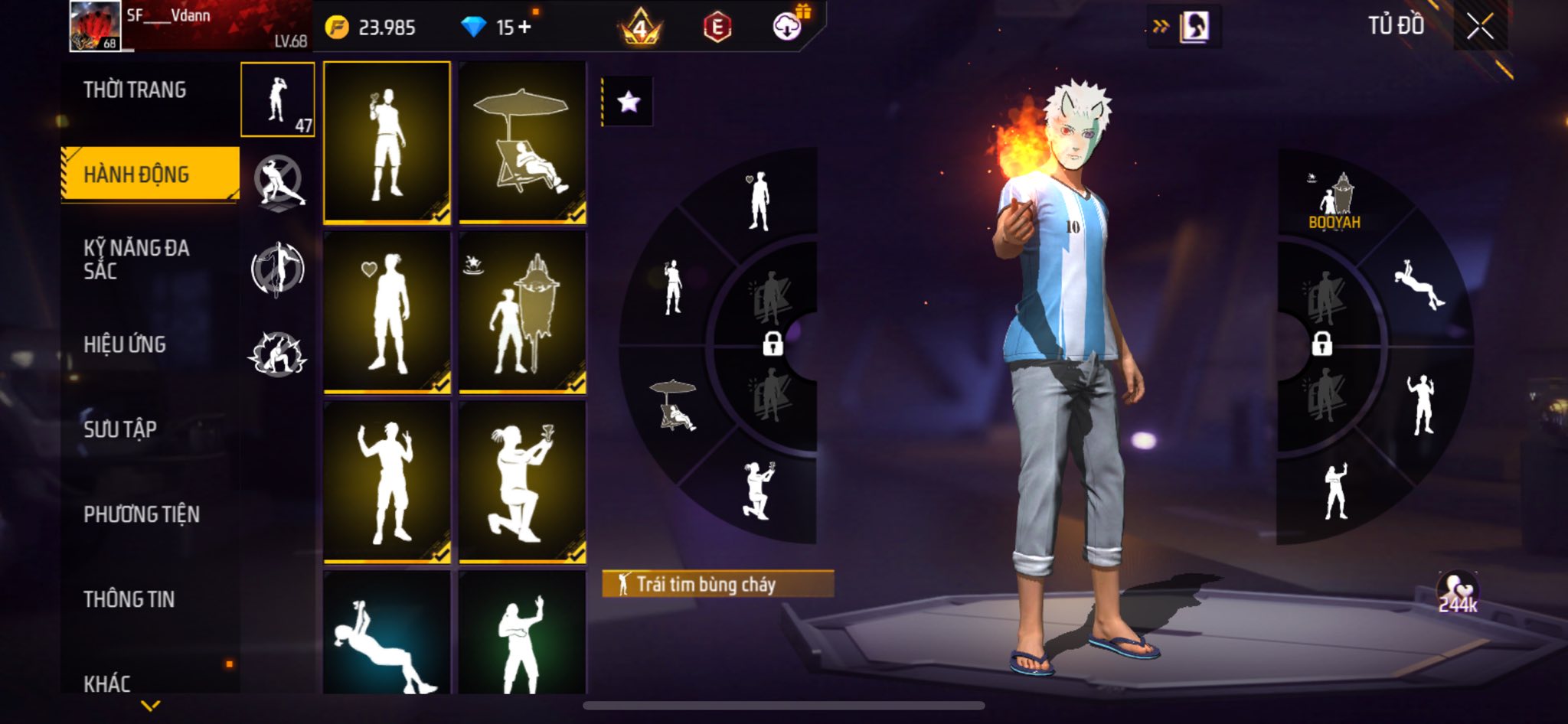The width and height of the screenshot is (1568, 724).
Task: Open the download cloud gift icon
Action: [787, 27]
